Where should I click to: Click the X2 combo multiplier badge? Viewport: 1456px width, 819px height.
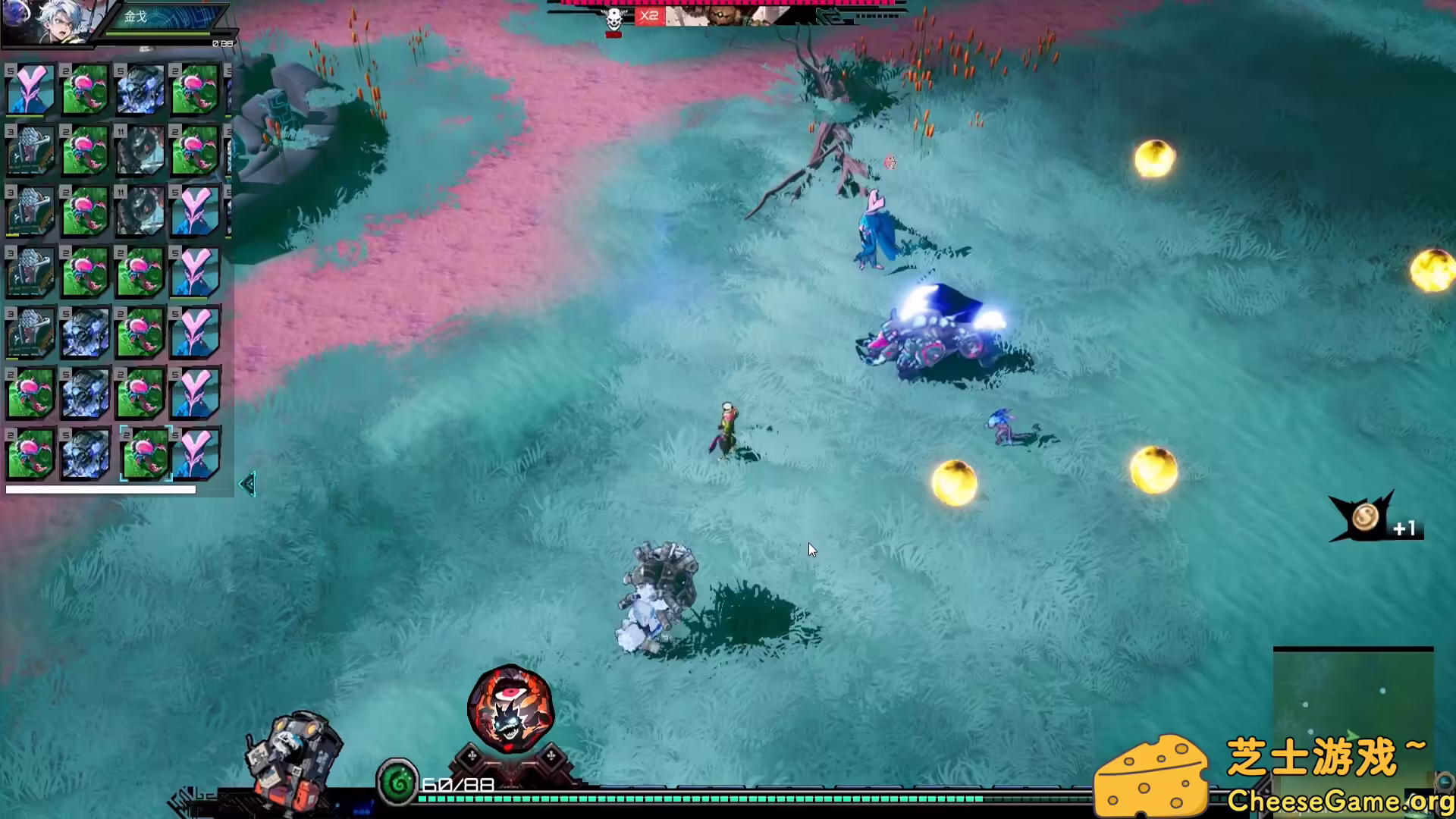[x=650, y=16]
